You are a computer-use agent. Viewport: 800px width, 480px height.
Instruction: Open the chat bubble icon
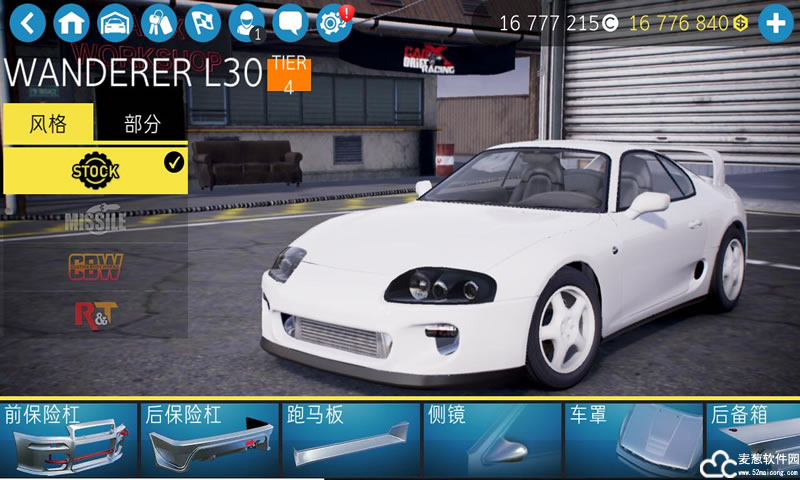coord(290,21)
